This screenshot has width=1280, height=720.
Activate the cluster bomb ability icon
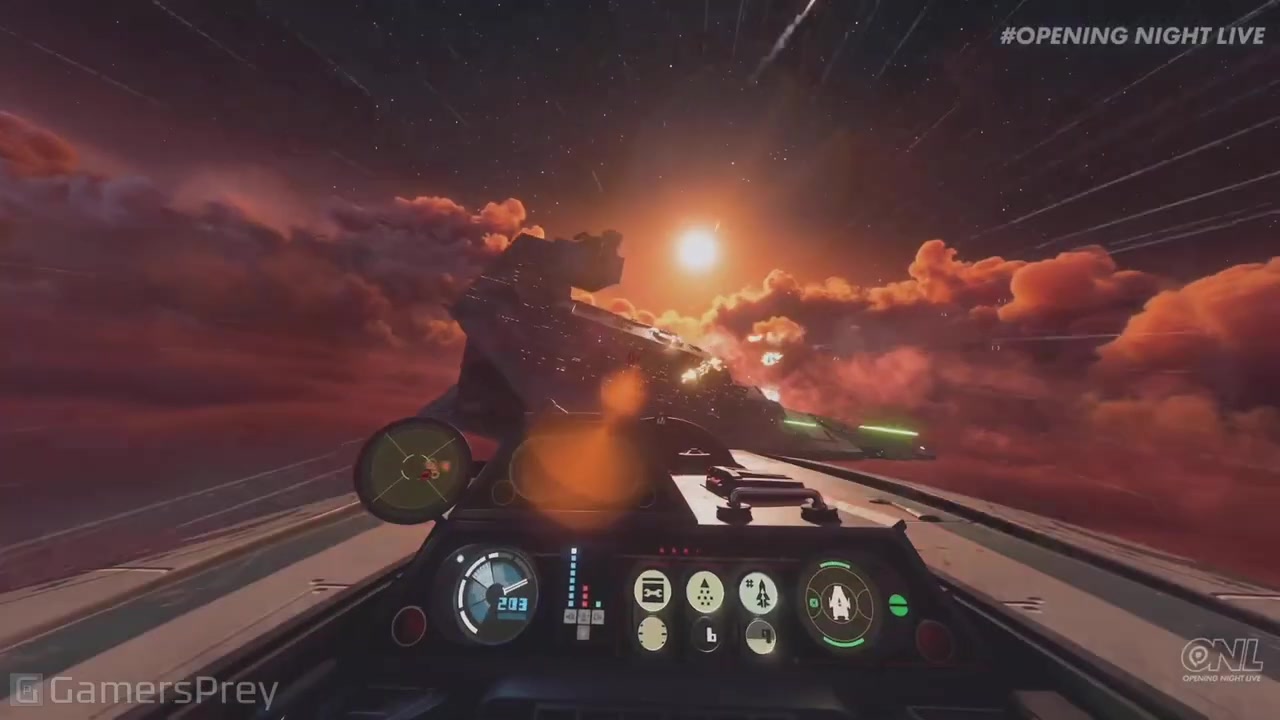[705, 591]
